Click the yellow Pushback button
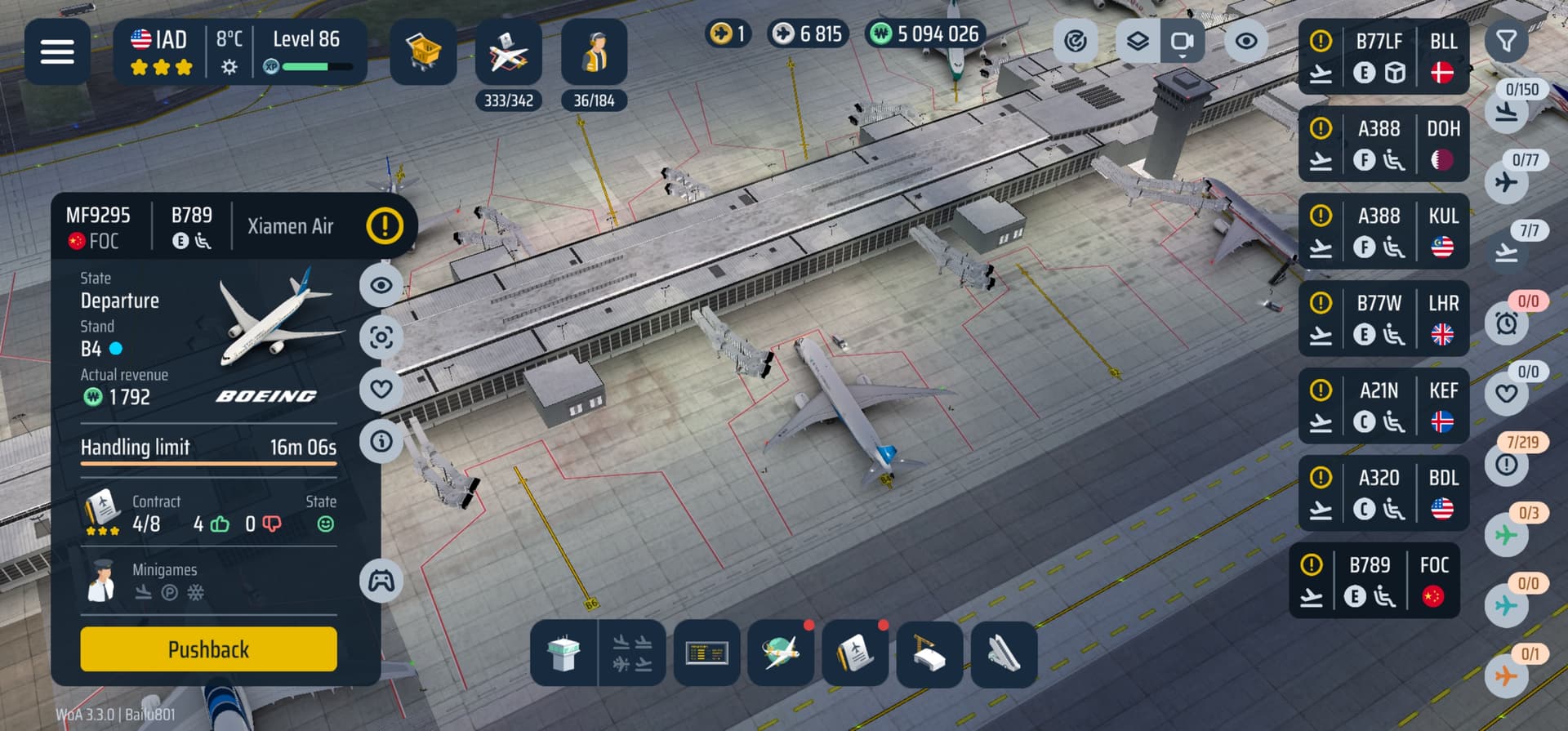Screen dimensions: 1568x731 click(x=208, y=649)
